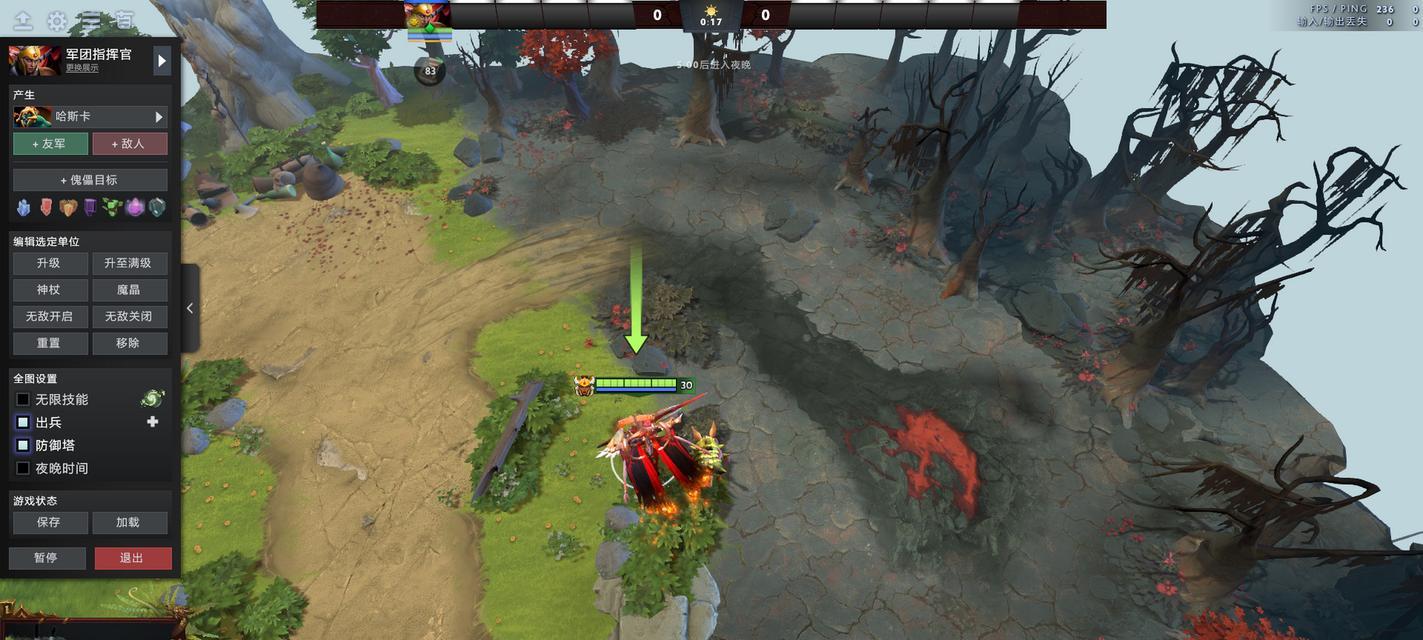Image resolution: width=1423 pixels, height=640 pixels.
Task: Remove the selected unit (移除)
Action: click(x=130, y=343)
